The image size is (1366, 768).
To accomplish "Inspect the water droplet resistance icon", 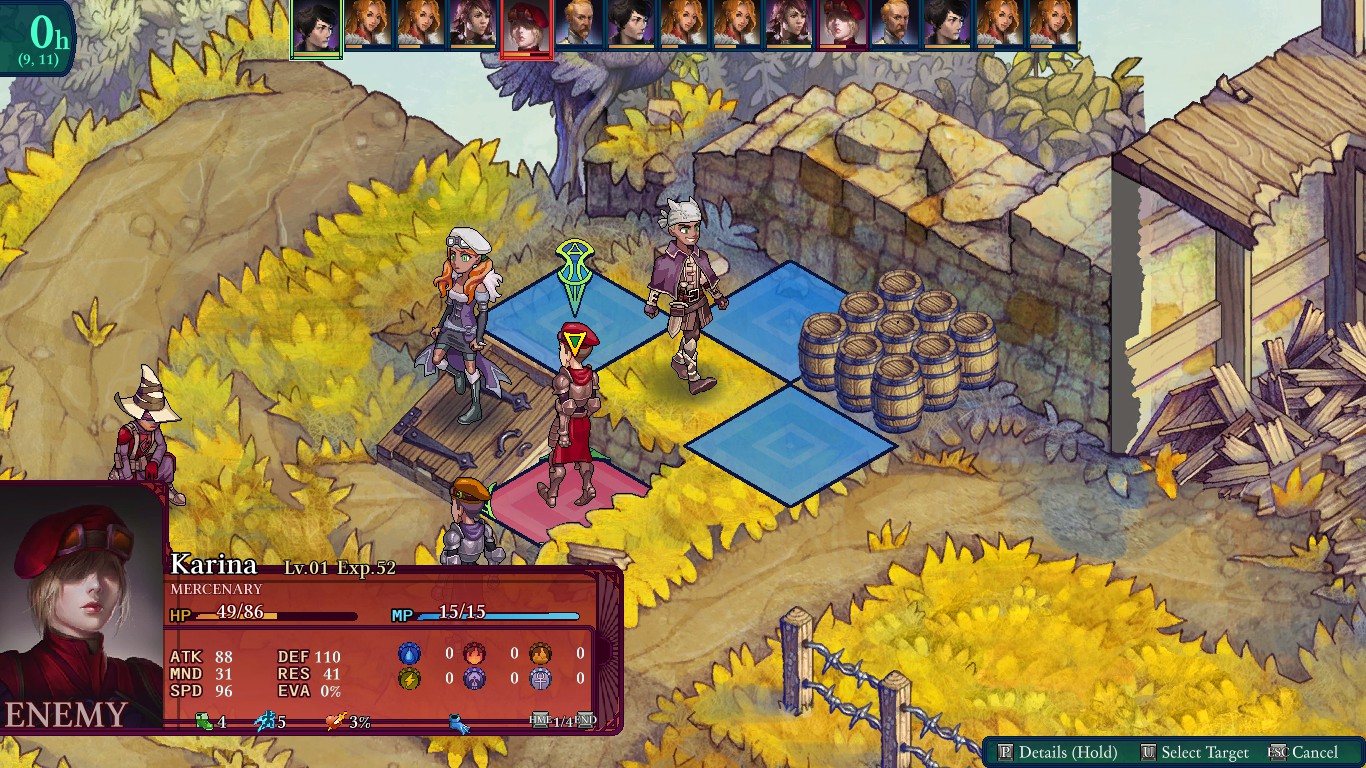I will pyautogui.click(x=410, y=654).
